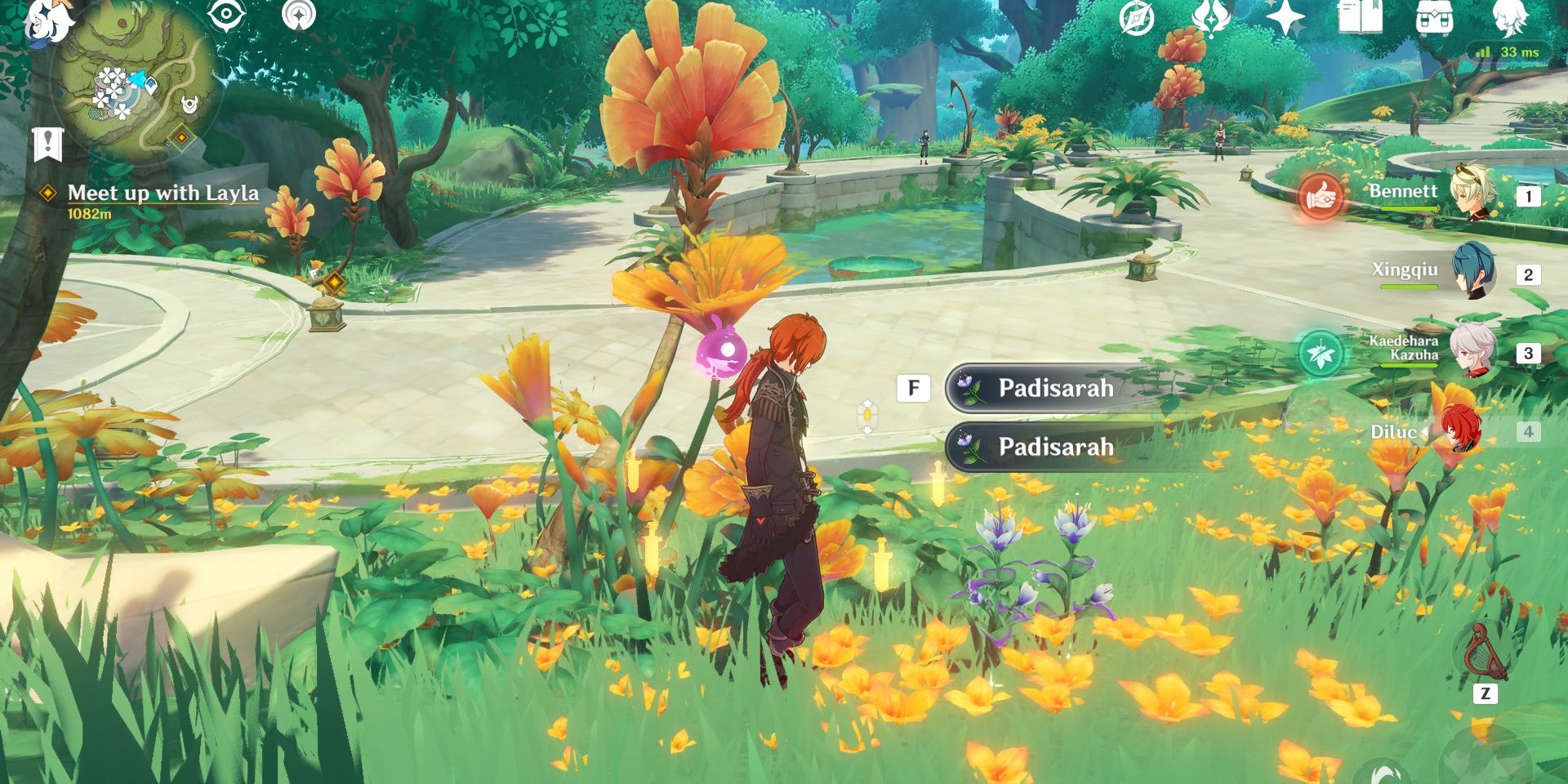The image size is (1568, 784).
Task: Pick up the highlighted Padisarah entry
Action: coord(1053,388)
